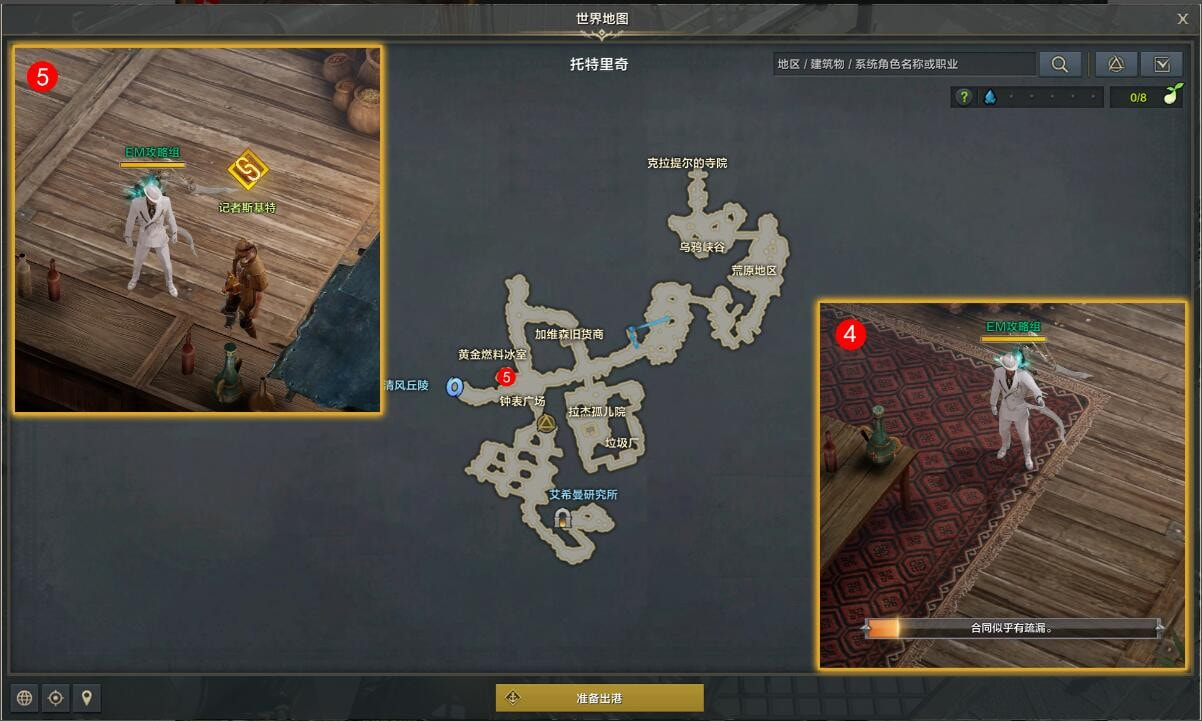Viewport: 1202px width, 721px height.
Task: Open the triport triangle filter button
Action: coord(1116,64)
